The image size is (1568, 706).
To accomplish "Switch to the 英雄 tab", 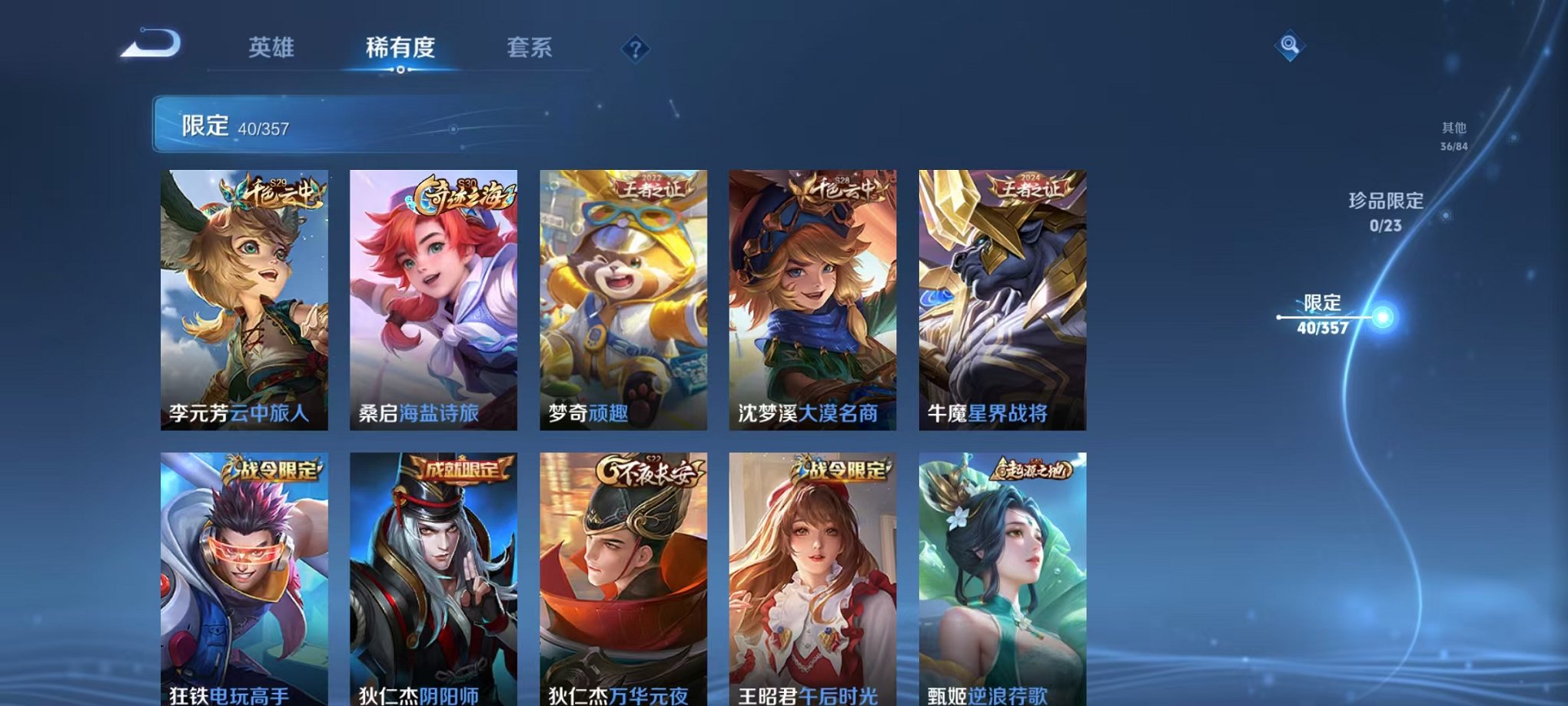I will click(274, 46).
